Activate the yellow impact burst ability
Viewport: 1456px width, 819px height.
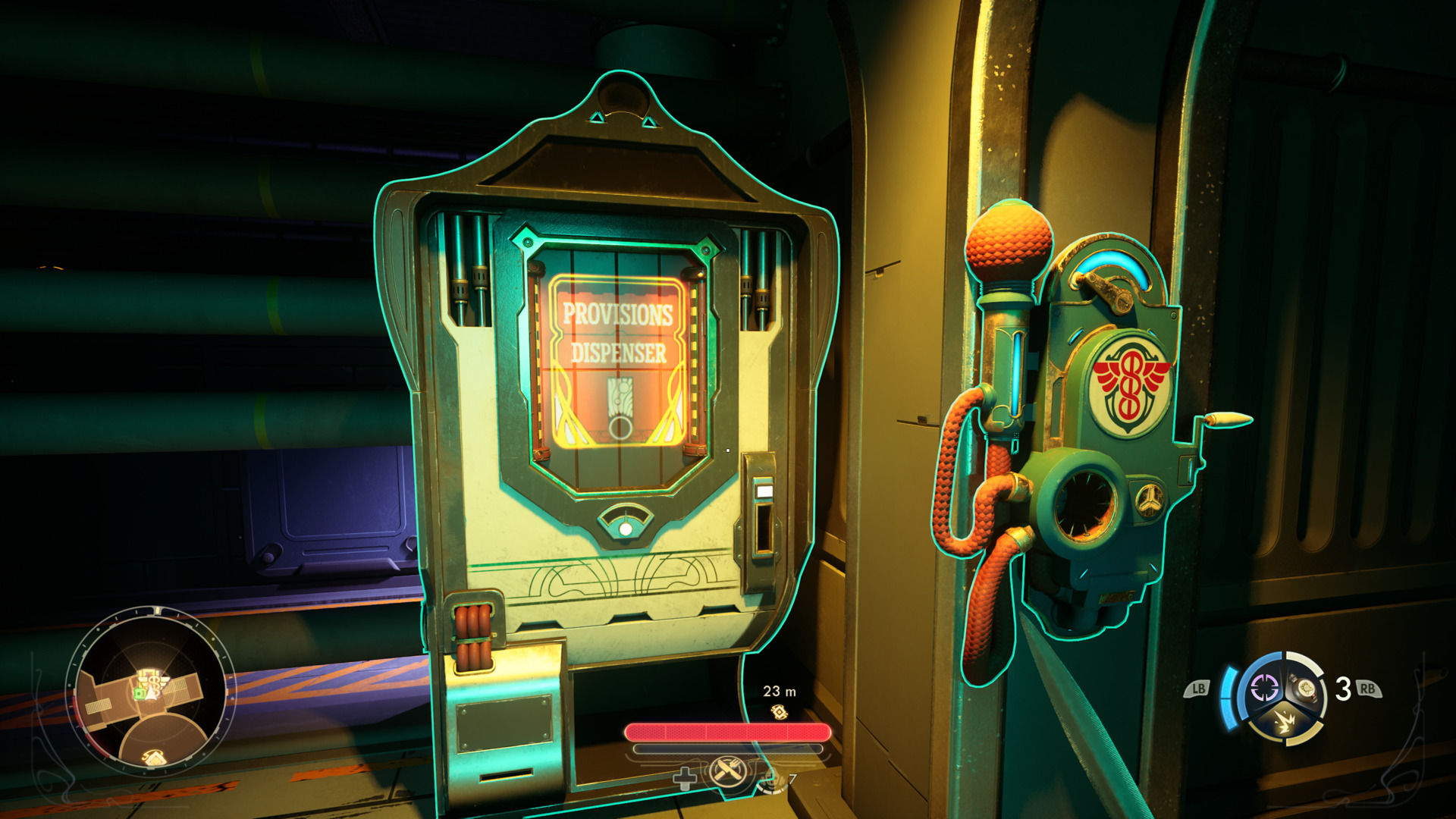click(1285, 721)
